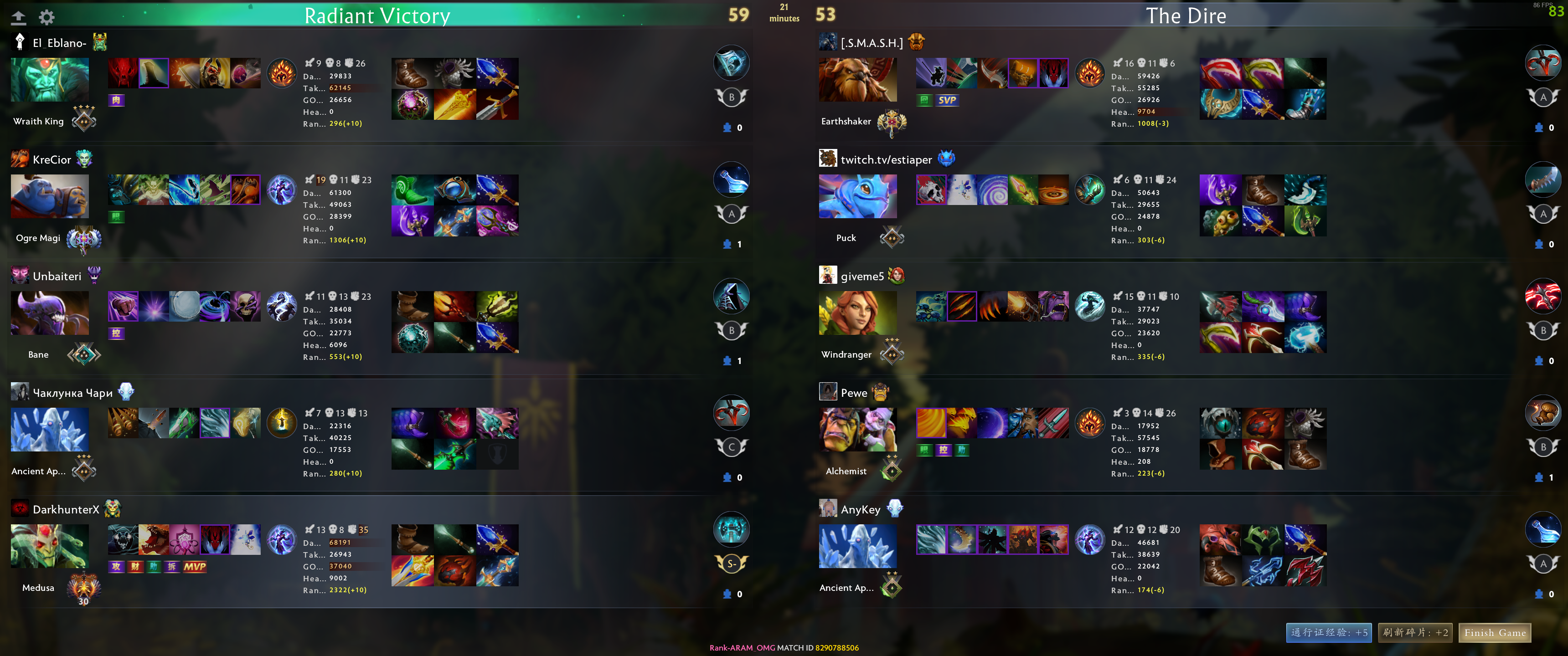Click the 通行证经验 +5 reward box
This screenshot has height=656, width=1568.
point(1329,633)
